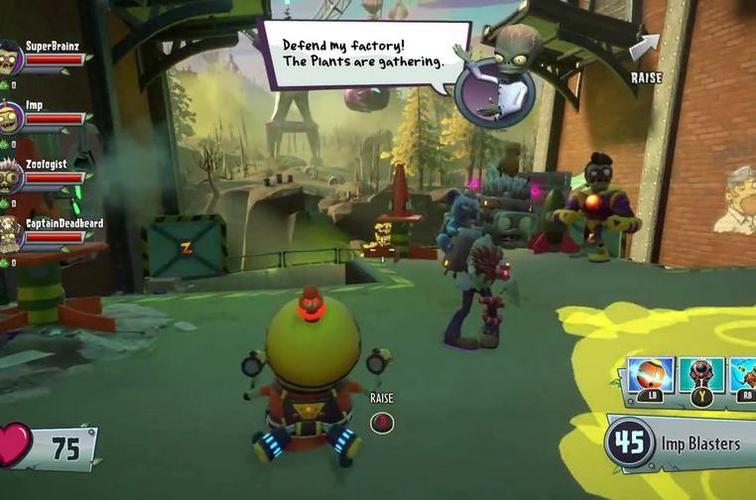Select SuperBrainz portrait in the team list

coord(10,58)
